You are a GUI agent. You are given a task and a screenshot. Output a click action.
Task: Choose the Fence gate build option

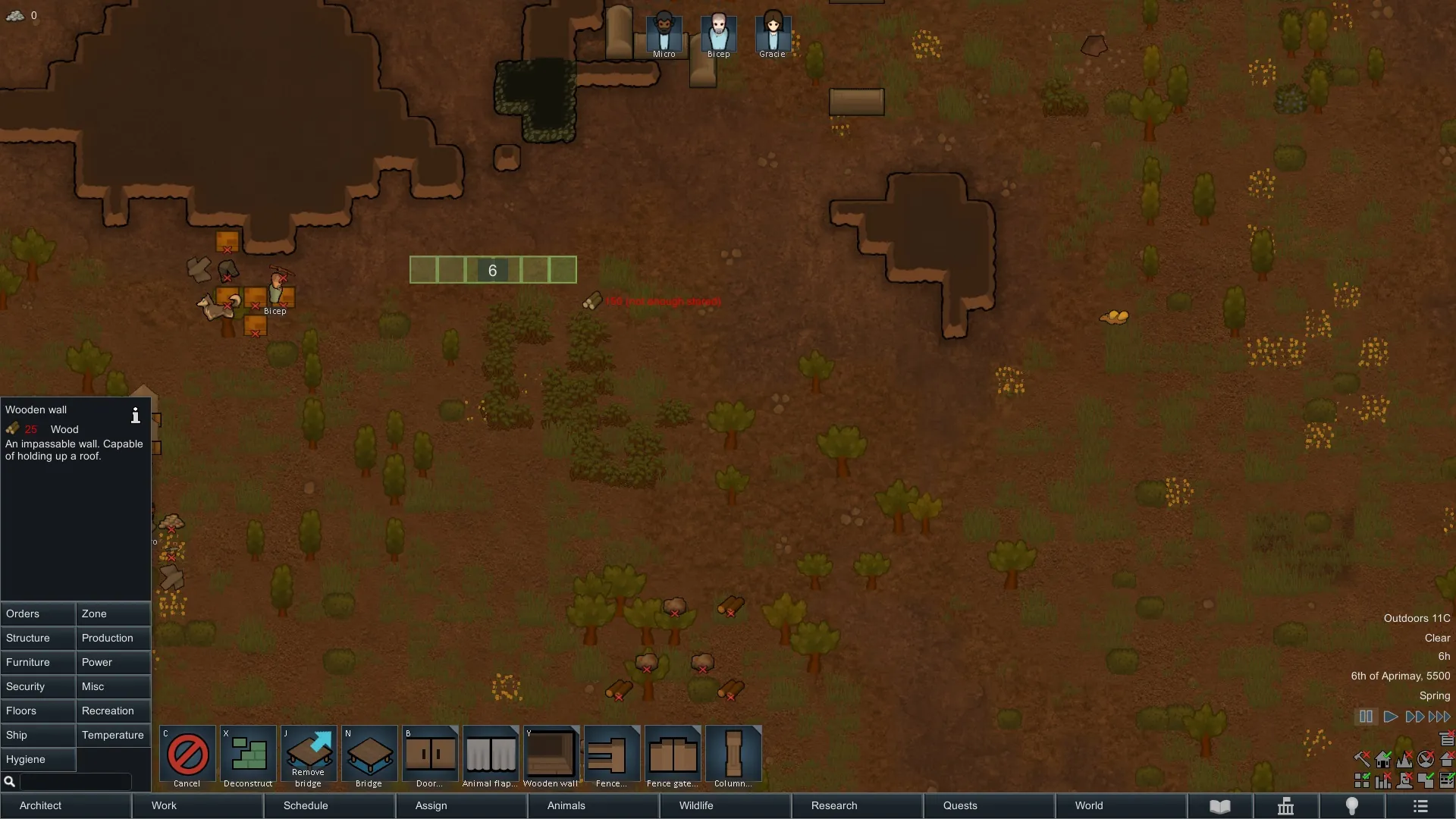click(673, 757)
